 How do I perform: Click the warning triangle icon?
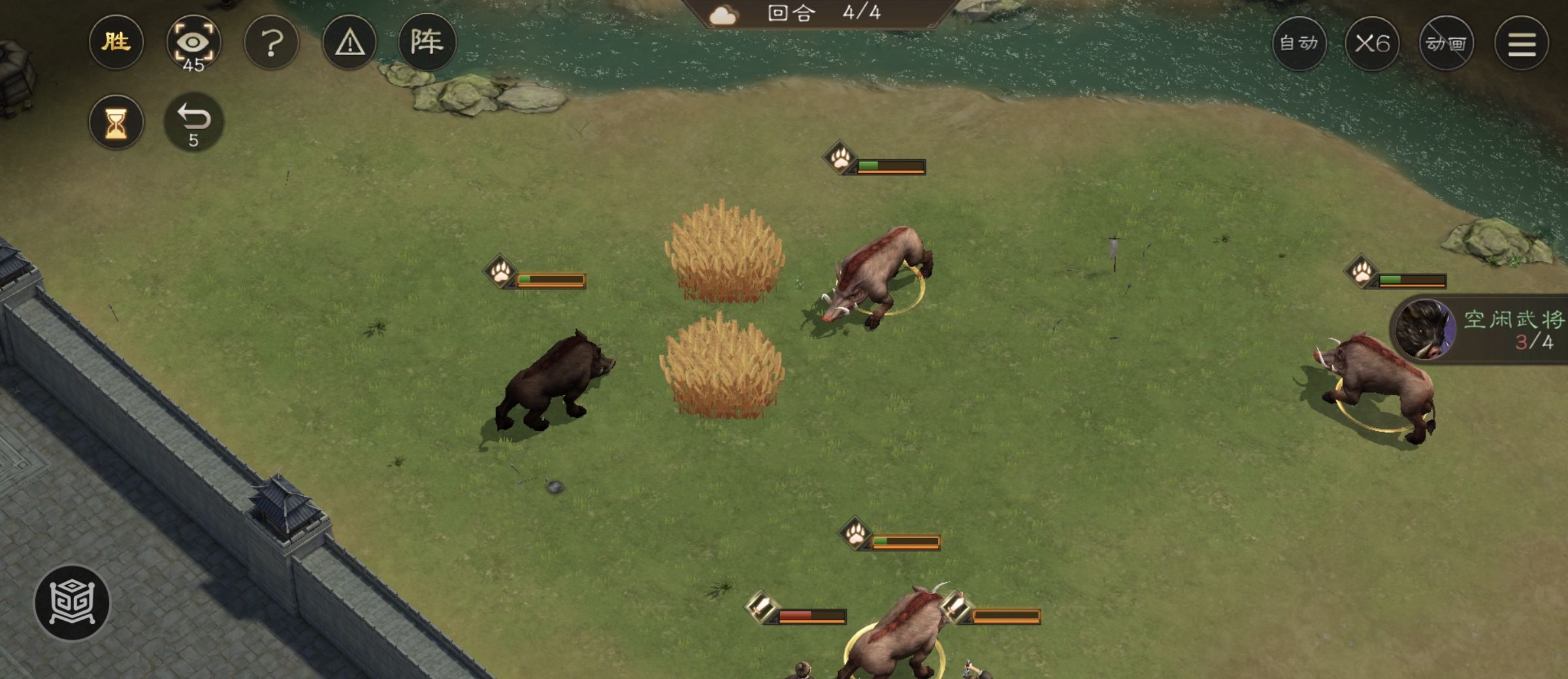coord(350,43)
